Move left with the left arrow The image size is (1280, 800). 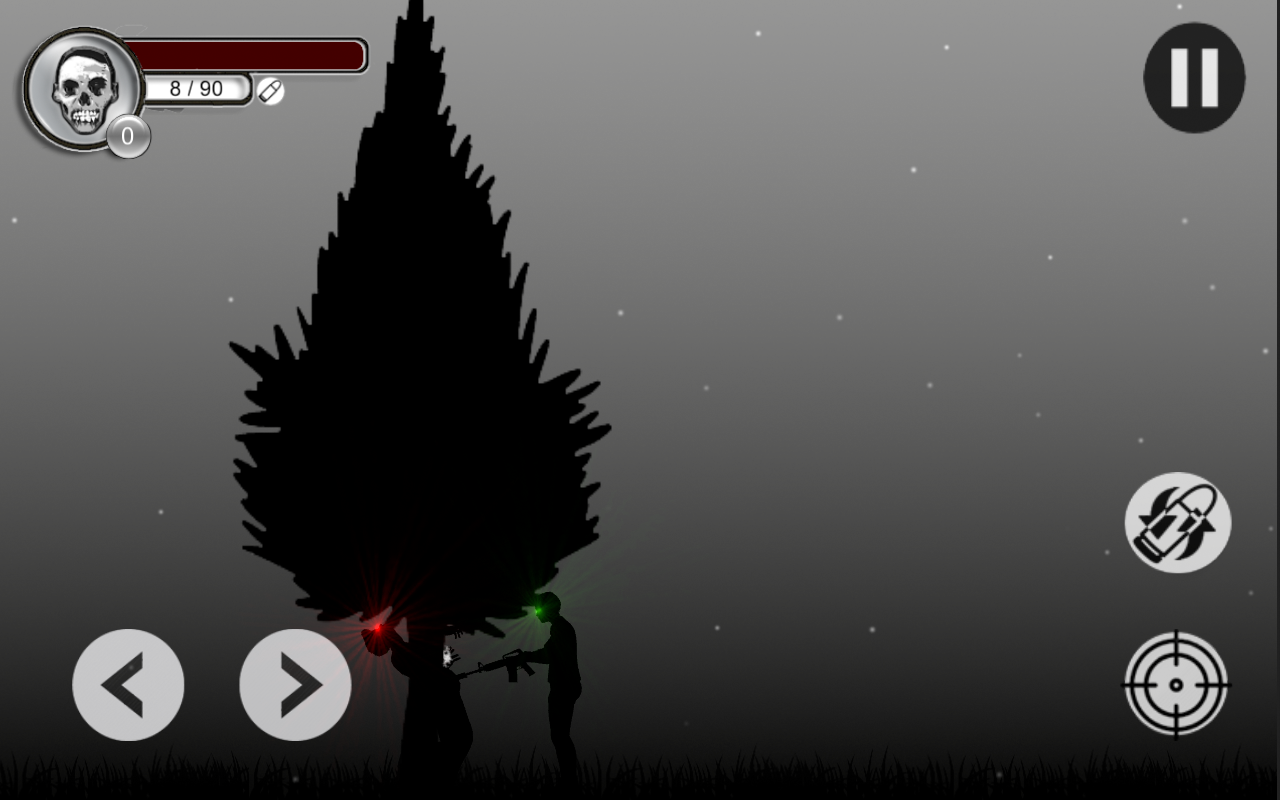point(128,685)
